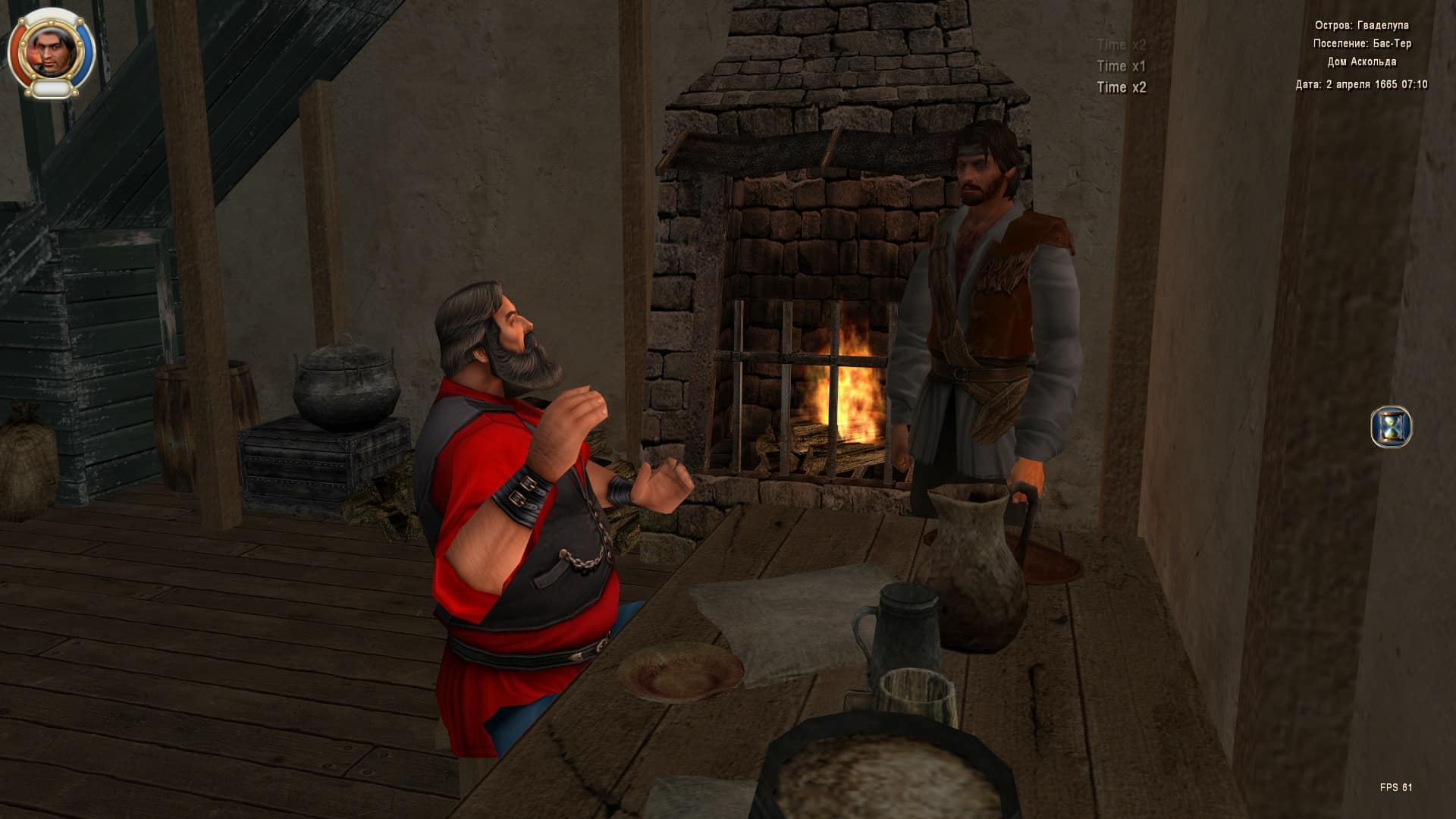Activate the hourglass time icon

pos(1391,427)
